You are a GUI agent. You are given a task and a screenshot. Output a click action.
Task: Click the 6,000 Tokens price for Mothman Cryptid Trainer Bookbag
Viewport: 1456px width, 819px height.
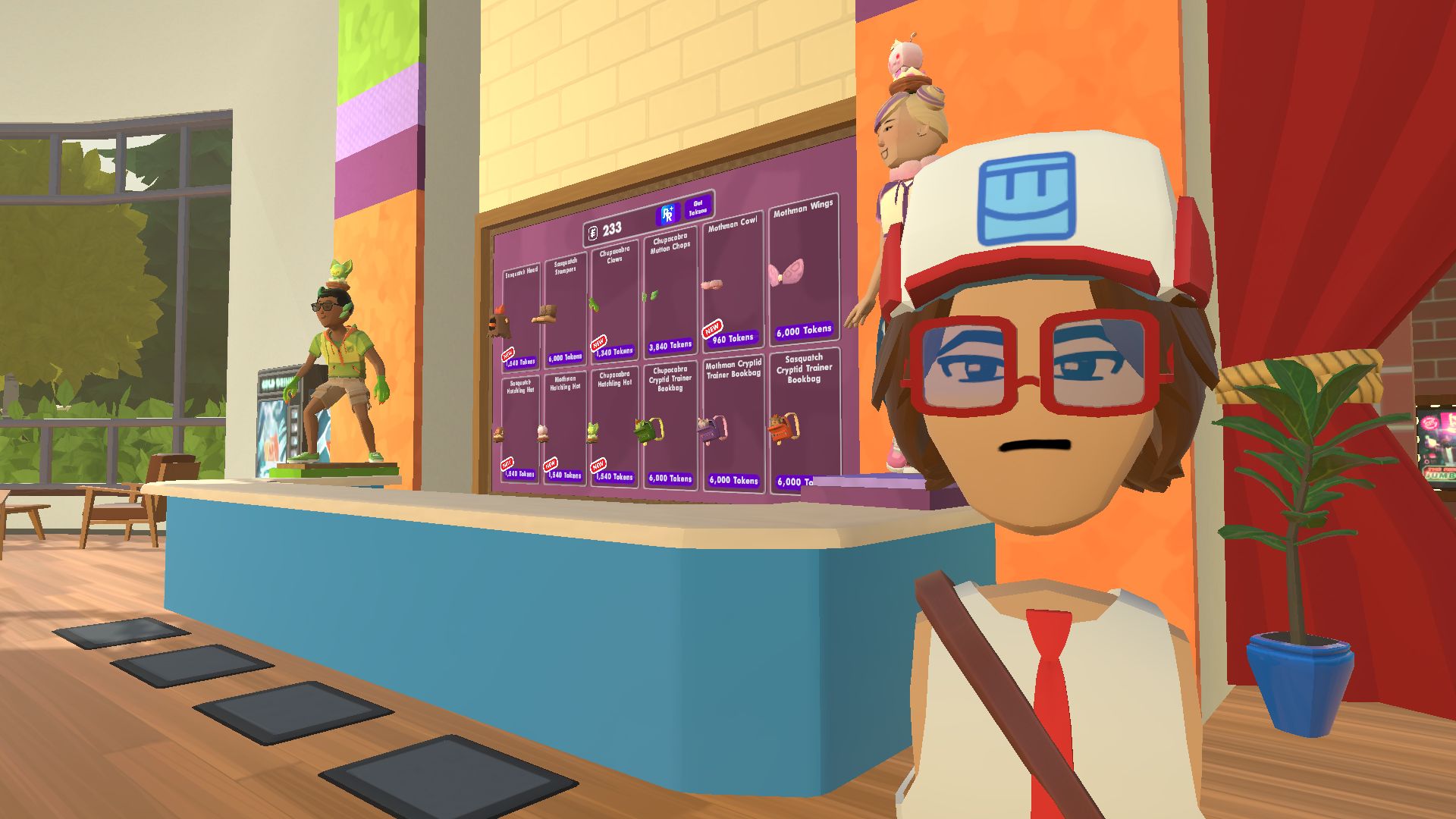(x=735, y=480)
